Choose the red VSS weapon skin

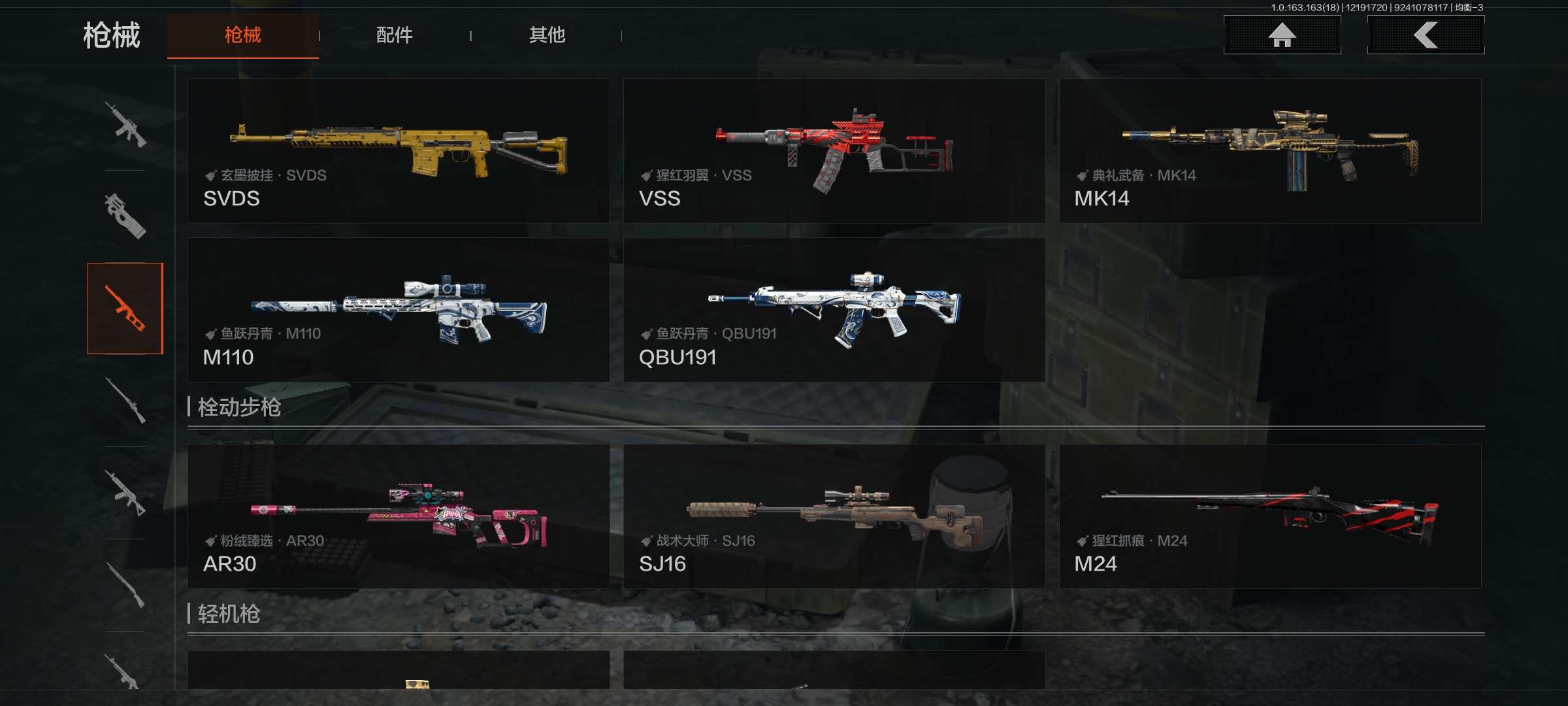(x=834, y=151)
